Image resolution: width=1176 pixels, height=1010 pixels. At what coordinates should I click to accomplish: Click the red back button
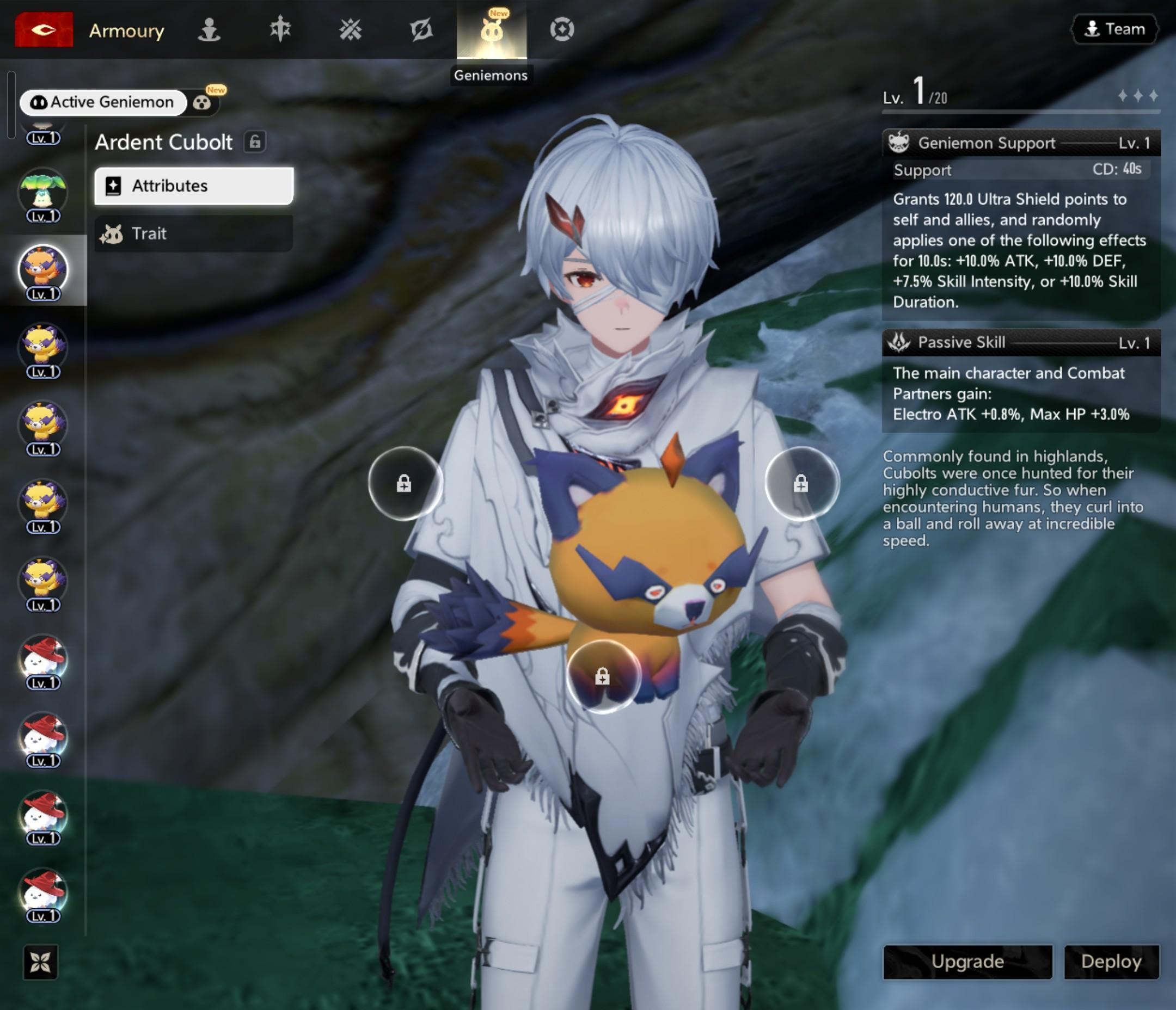(x=44, y=29)
